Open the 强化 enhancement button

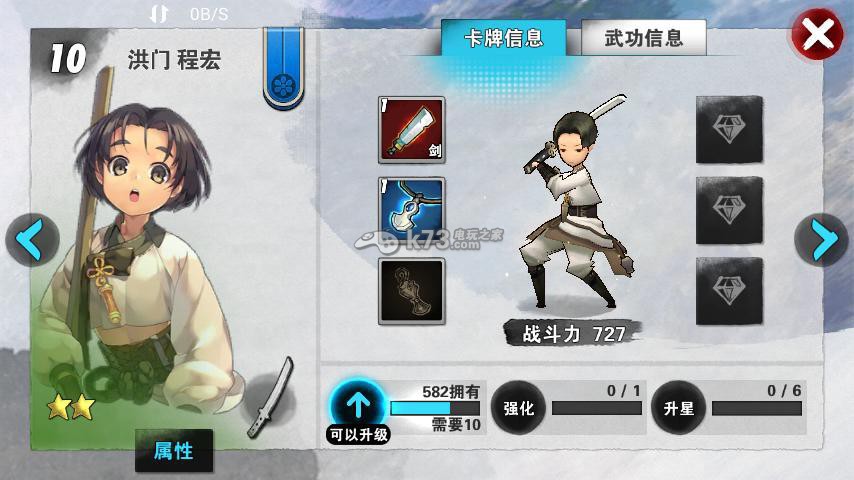click(x=518, y=408)
